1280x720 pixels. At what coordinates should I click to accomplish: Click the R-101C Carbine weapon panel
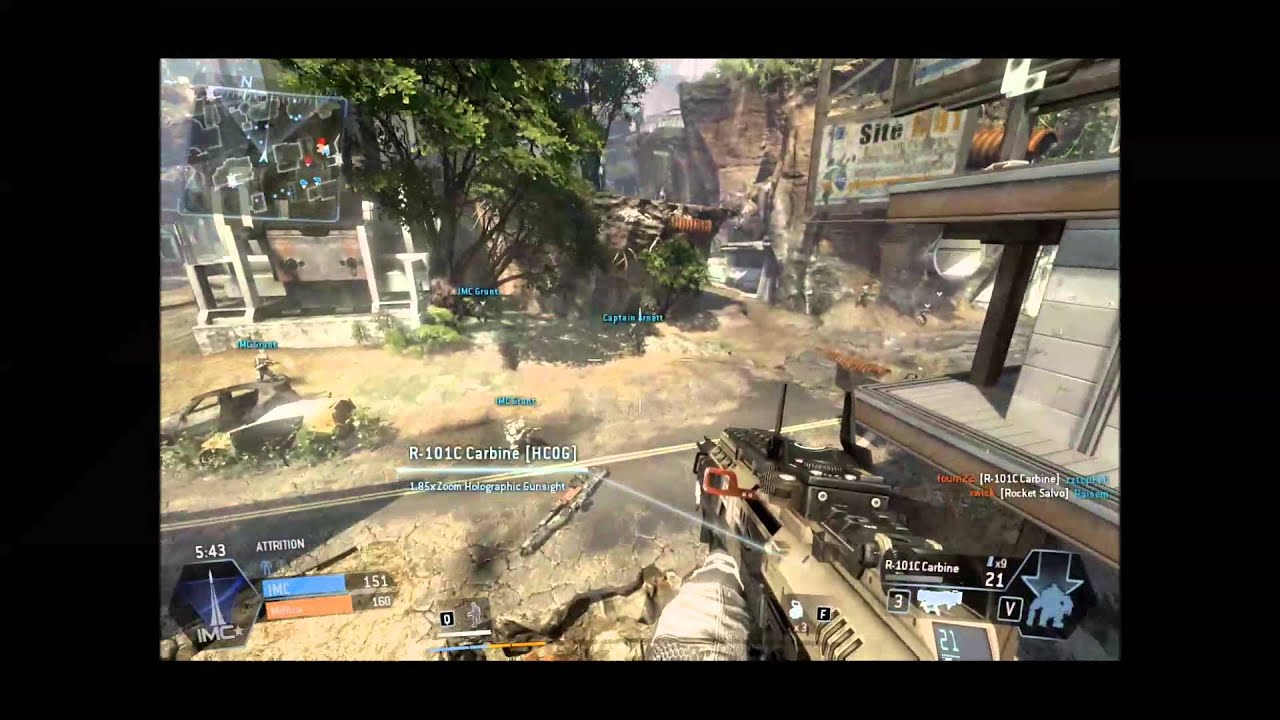pos(949,568)
